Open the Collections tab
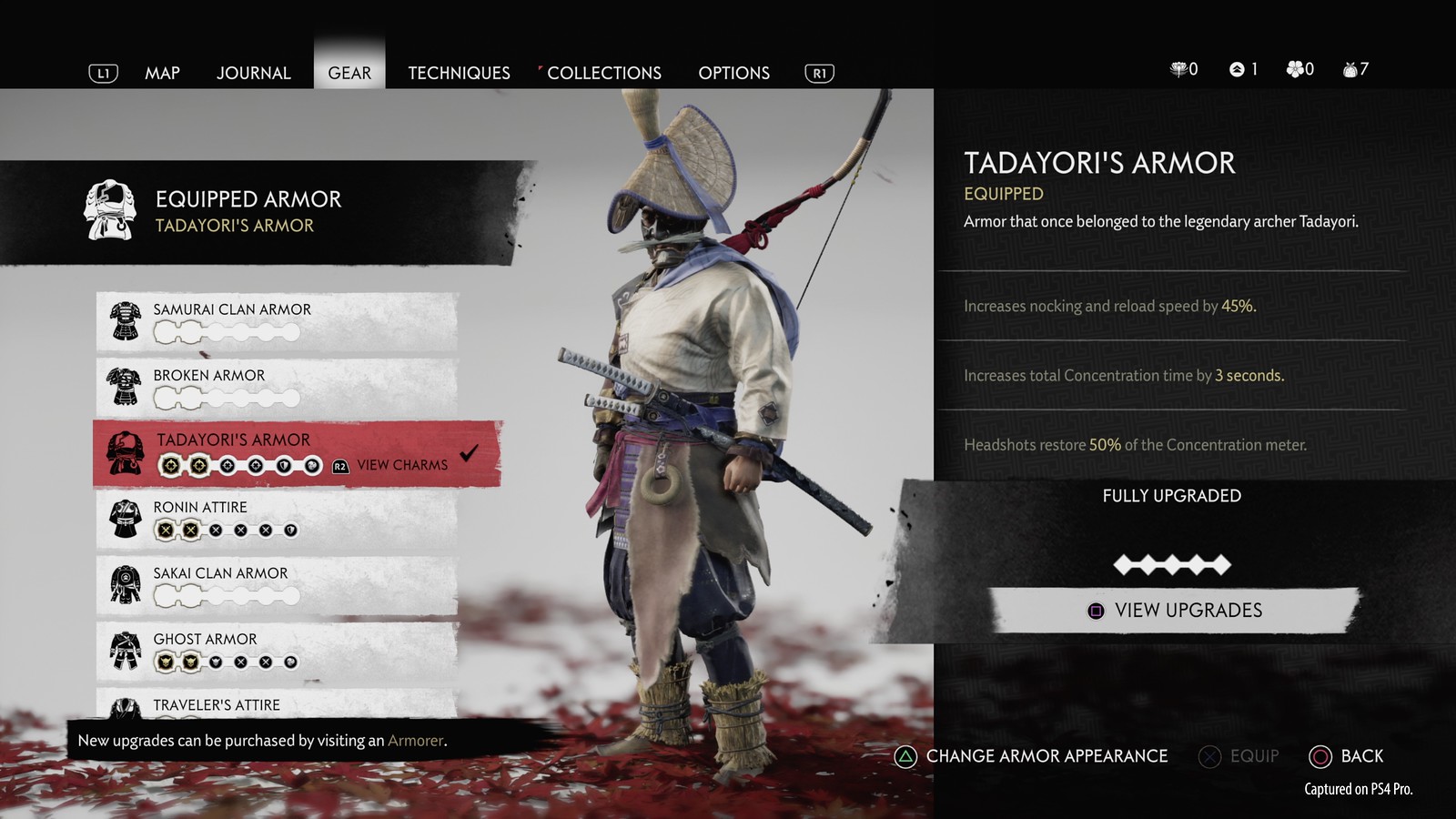The width and height of the screenshot is (1456, 819). click(604, 73)
